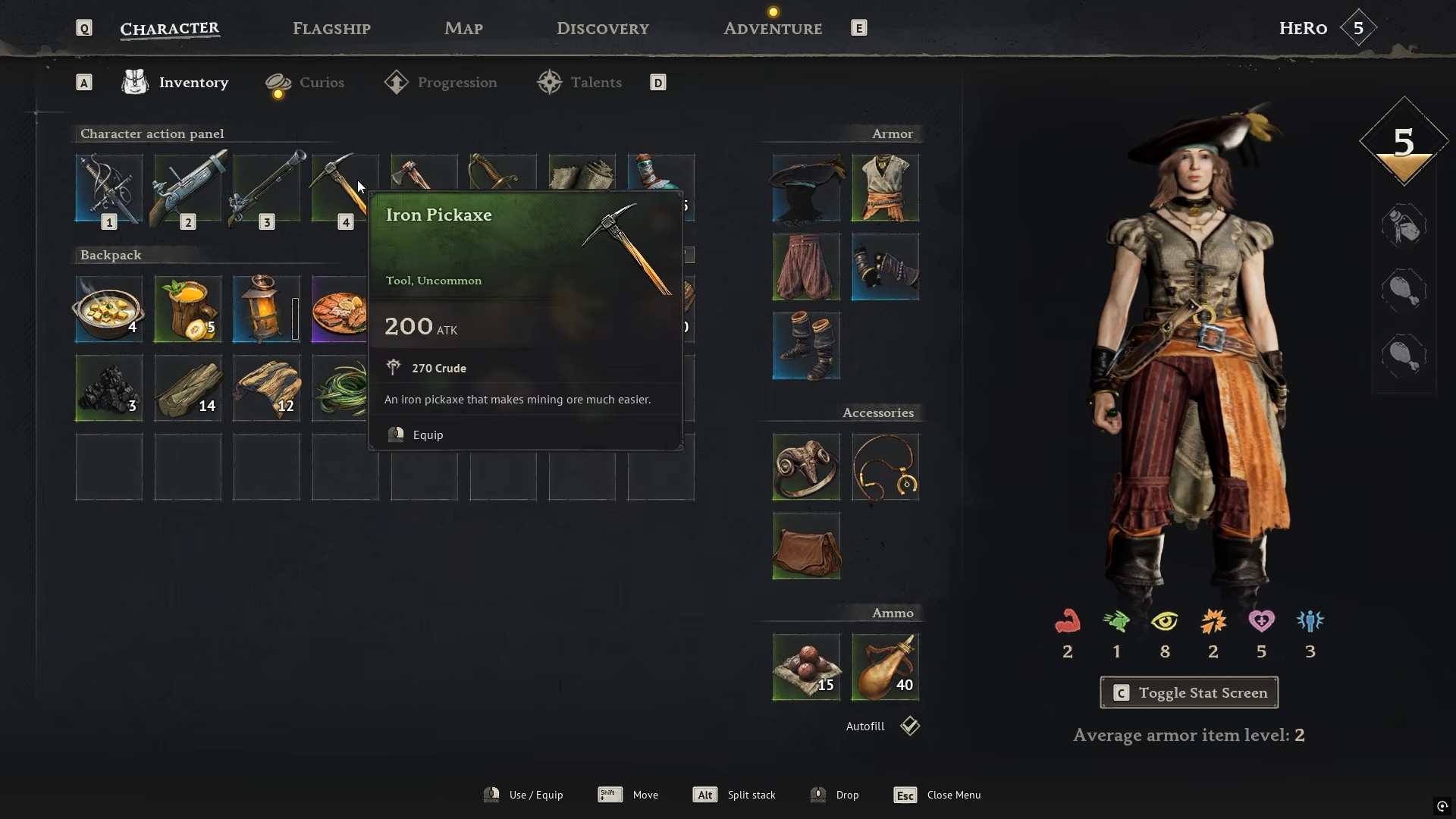Open the Map tab

(463, 29)
